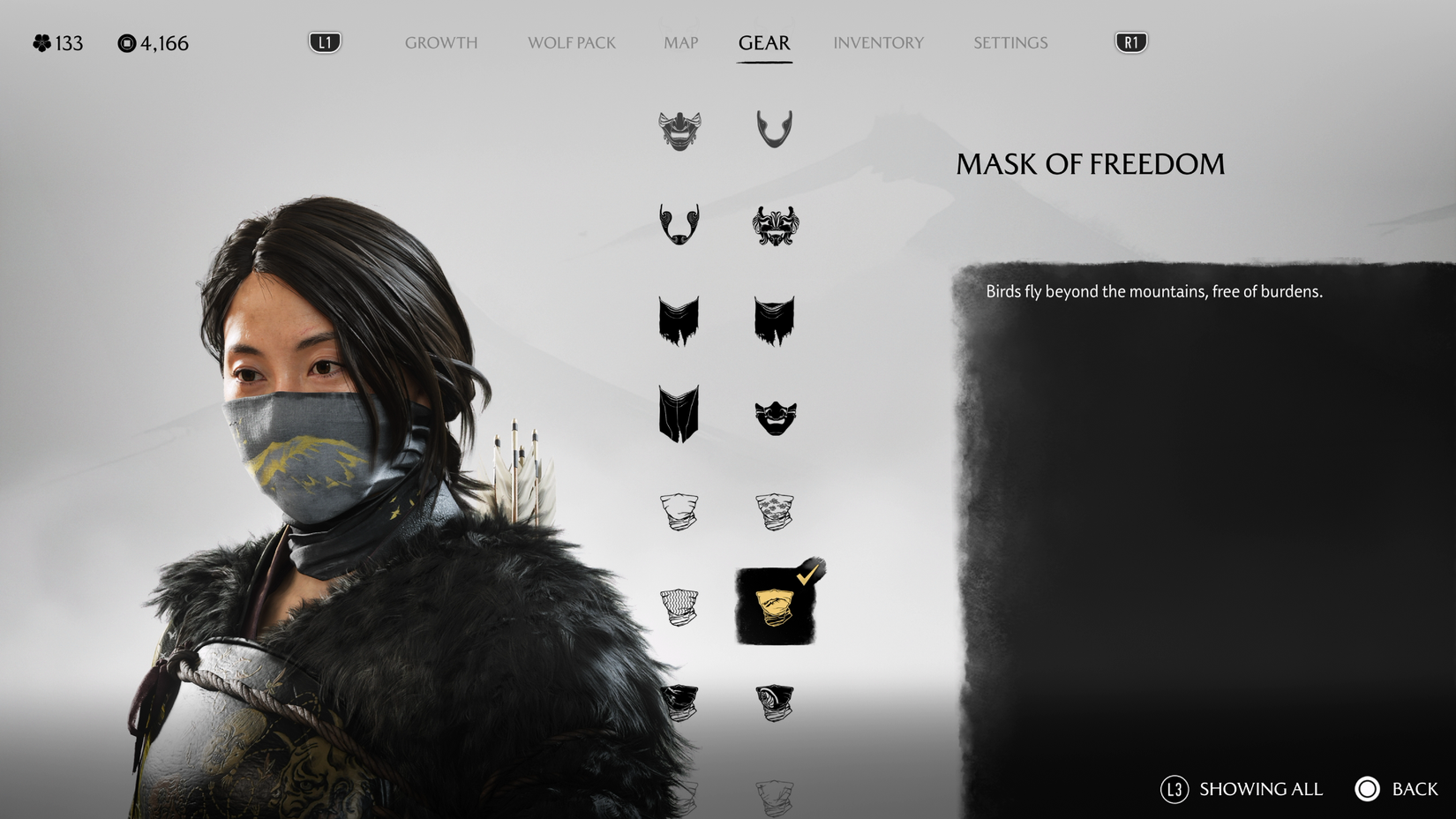Open the Wolf Pack tab
Image resolution: width=1456 pixels, height=819 pixels.
tap(570, 42)
